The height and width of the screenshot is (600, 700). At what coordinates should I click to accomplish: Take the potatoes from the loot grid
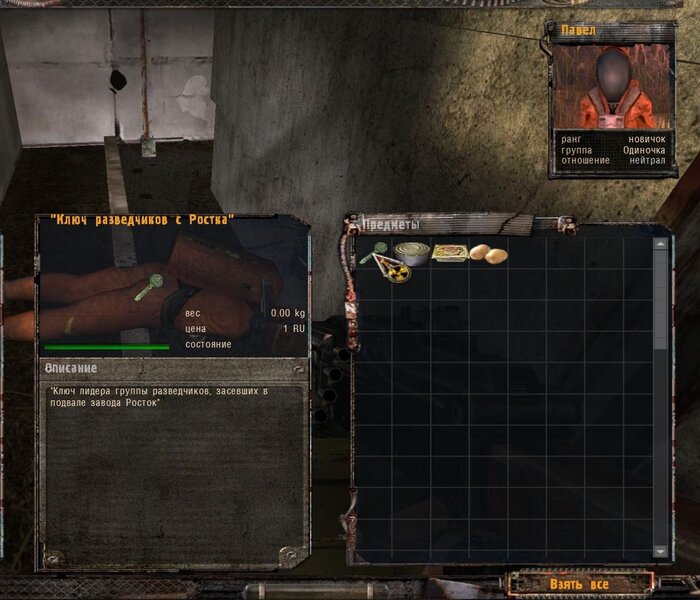point(488,254)
